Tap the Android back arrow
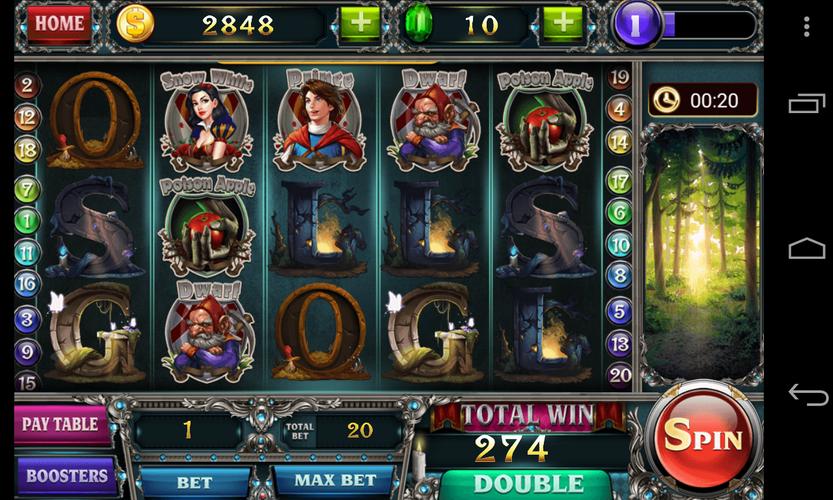This screenshot has width=833, height=500. 807,394
